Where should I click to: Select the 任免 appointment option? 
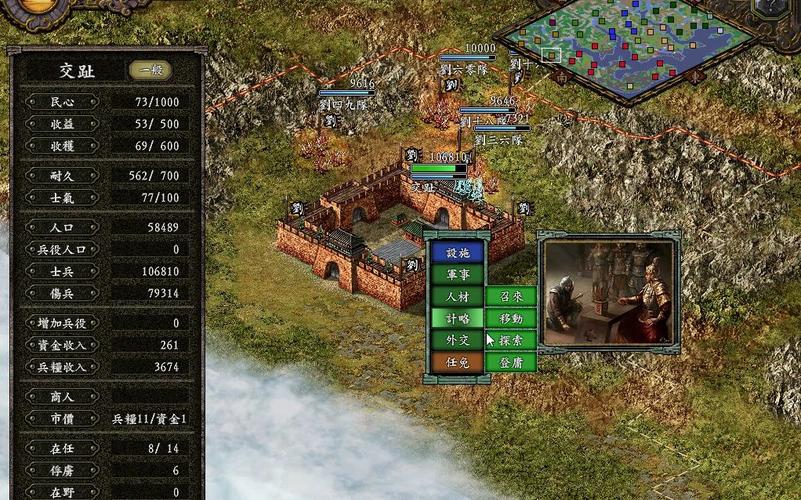pos(457,362)
